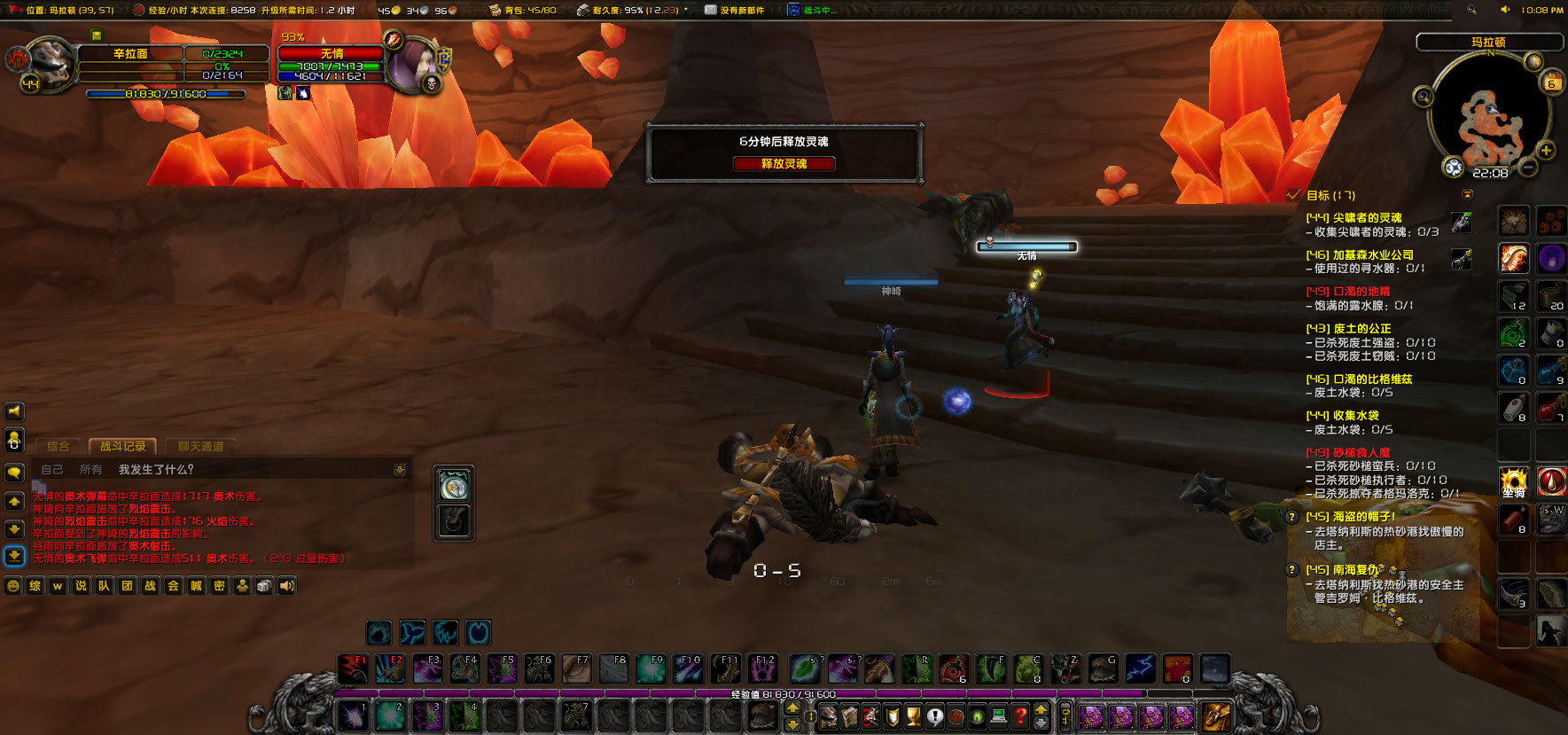Switch to the 综合 chat tab
Viewport: 1568px width, 735px height.
click(x=59, y=445)
